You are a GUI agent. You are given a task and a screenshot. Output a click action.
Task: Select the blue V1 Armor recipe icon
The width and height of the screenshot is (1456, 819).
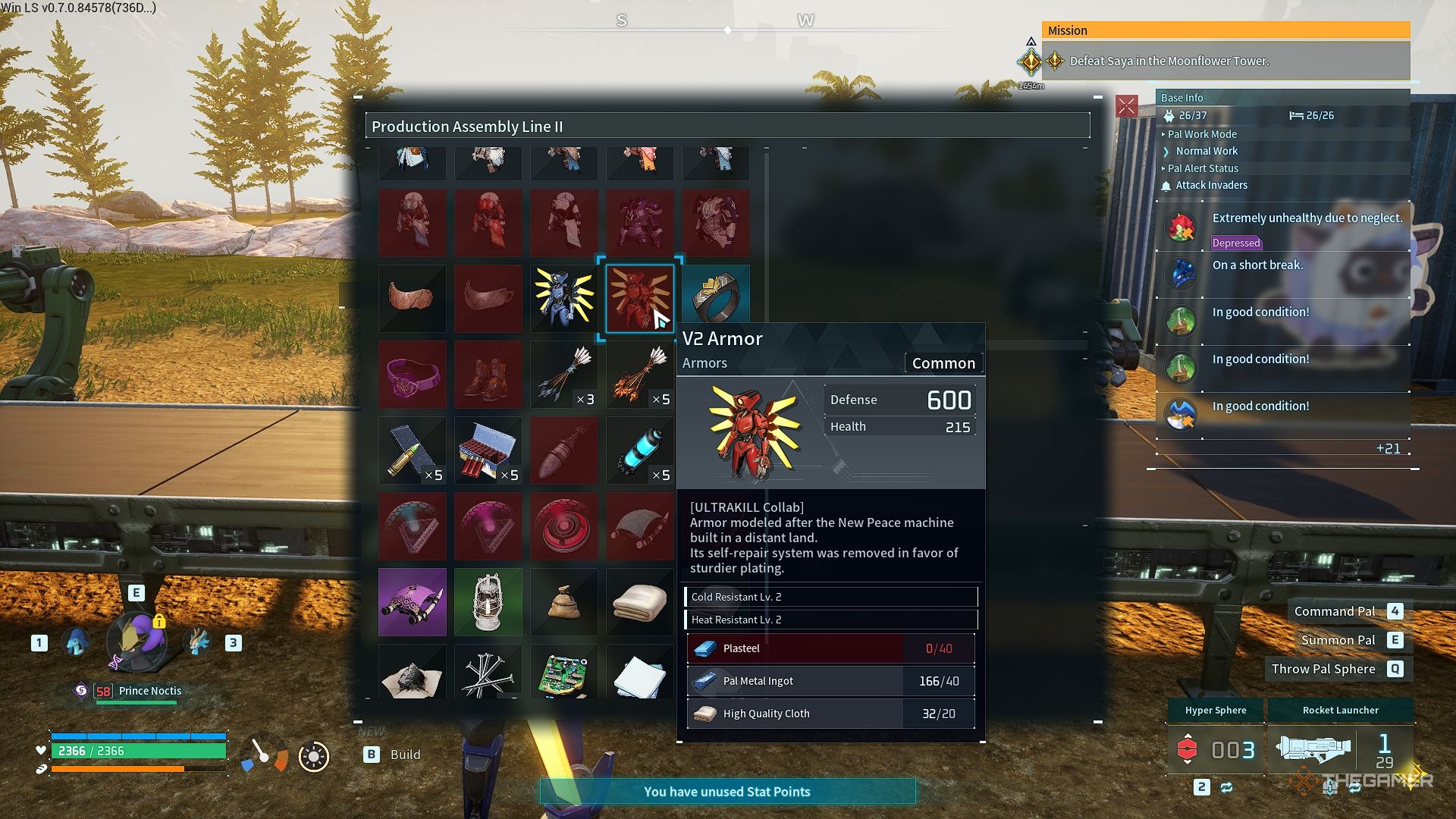click(563, 298)
